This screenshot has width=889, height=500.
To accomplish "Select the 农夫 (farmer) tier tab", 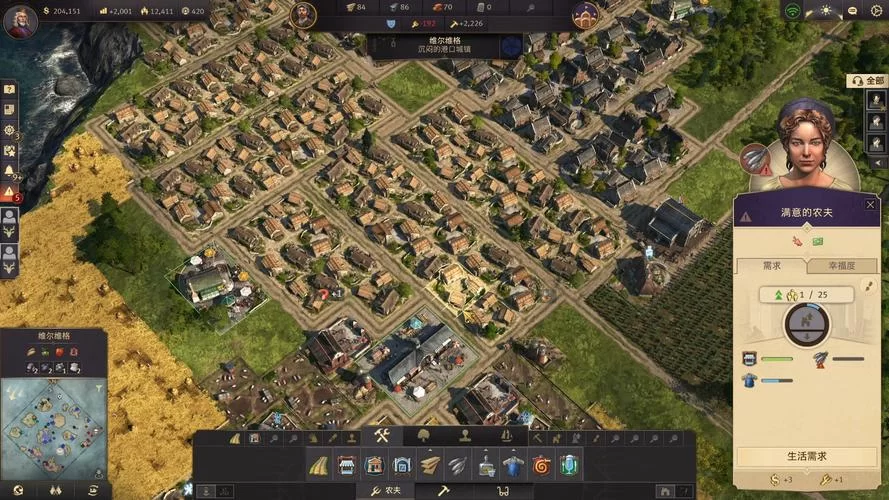I will point(386,491).
